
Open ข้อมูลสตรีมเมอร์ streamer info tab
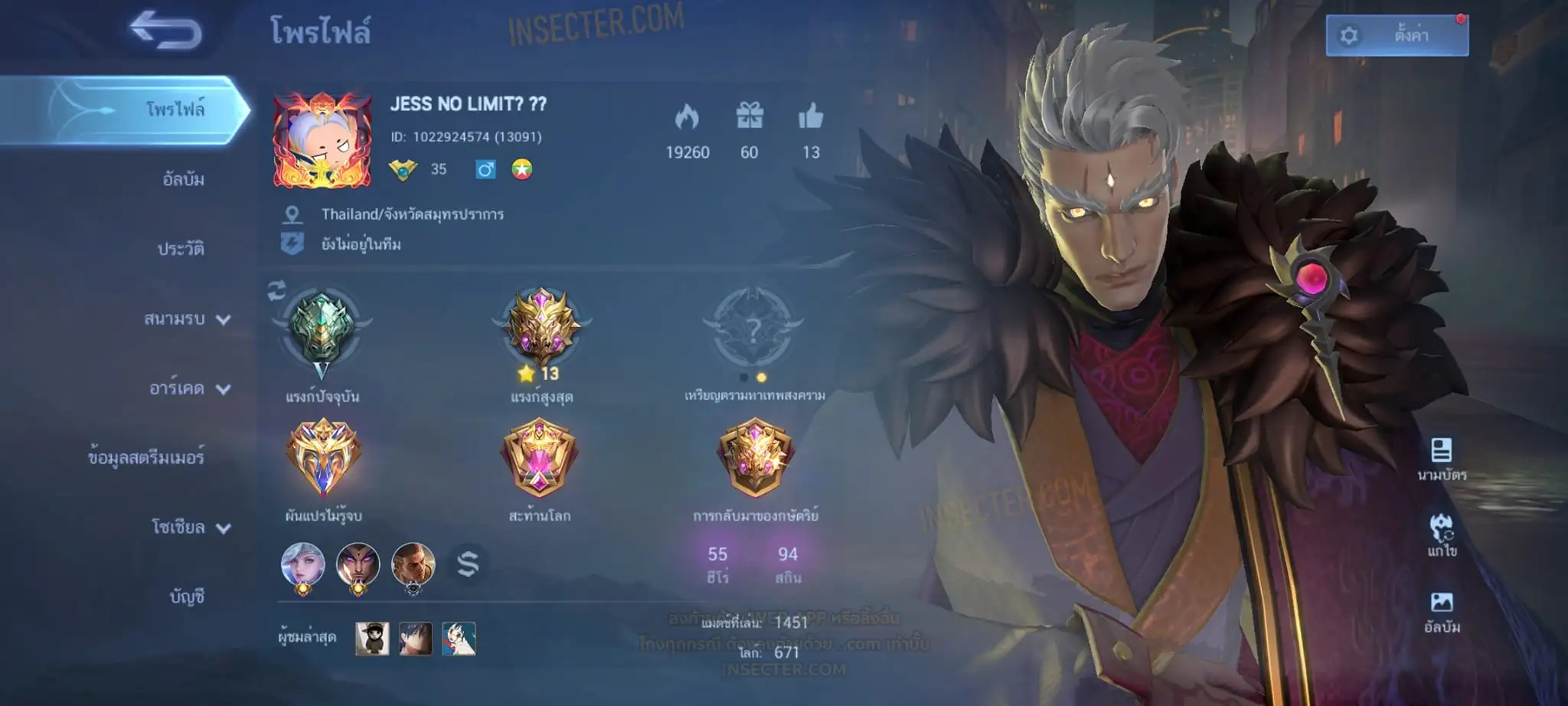[145, 457]
